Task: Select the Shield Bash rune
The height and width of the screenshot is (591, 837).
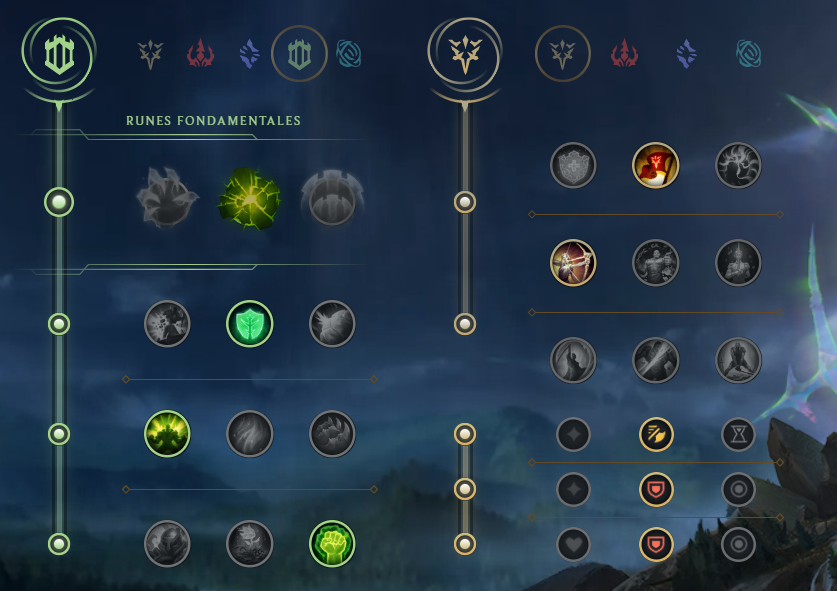Action: (x=332, y=324)
